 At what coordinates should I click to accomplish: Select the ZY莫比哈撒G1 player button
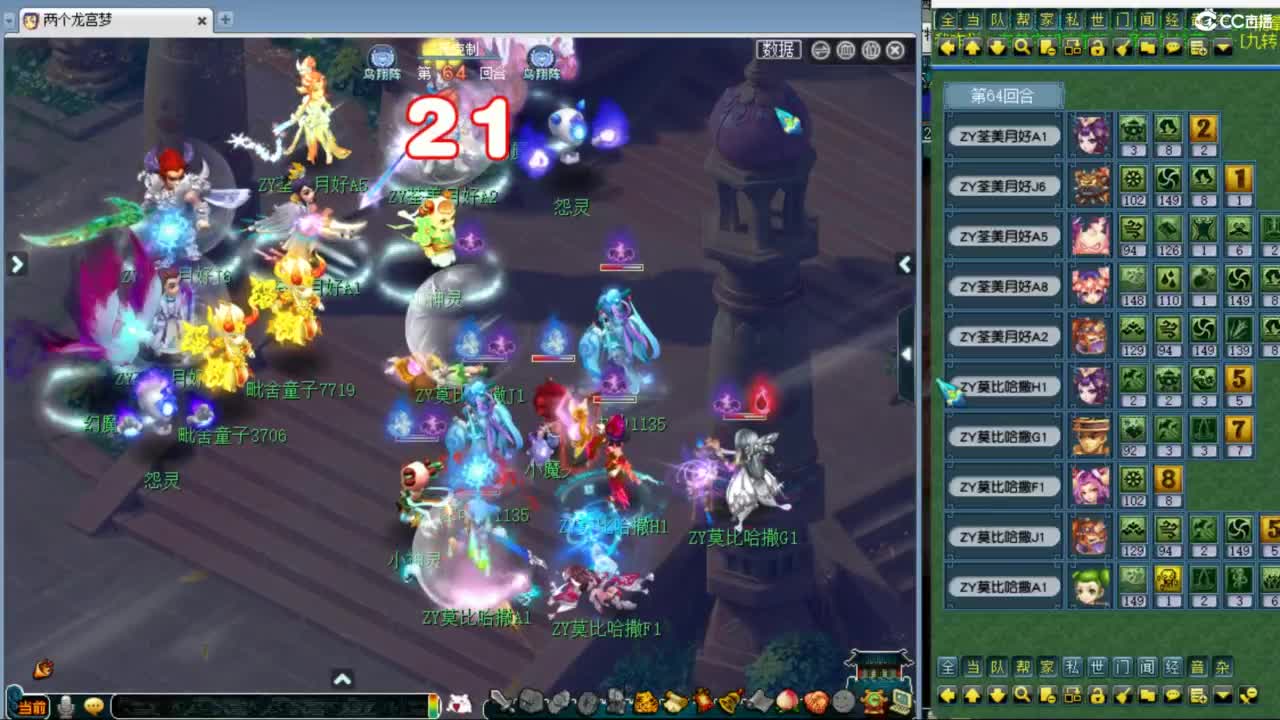[1000, 436]
